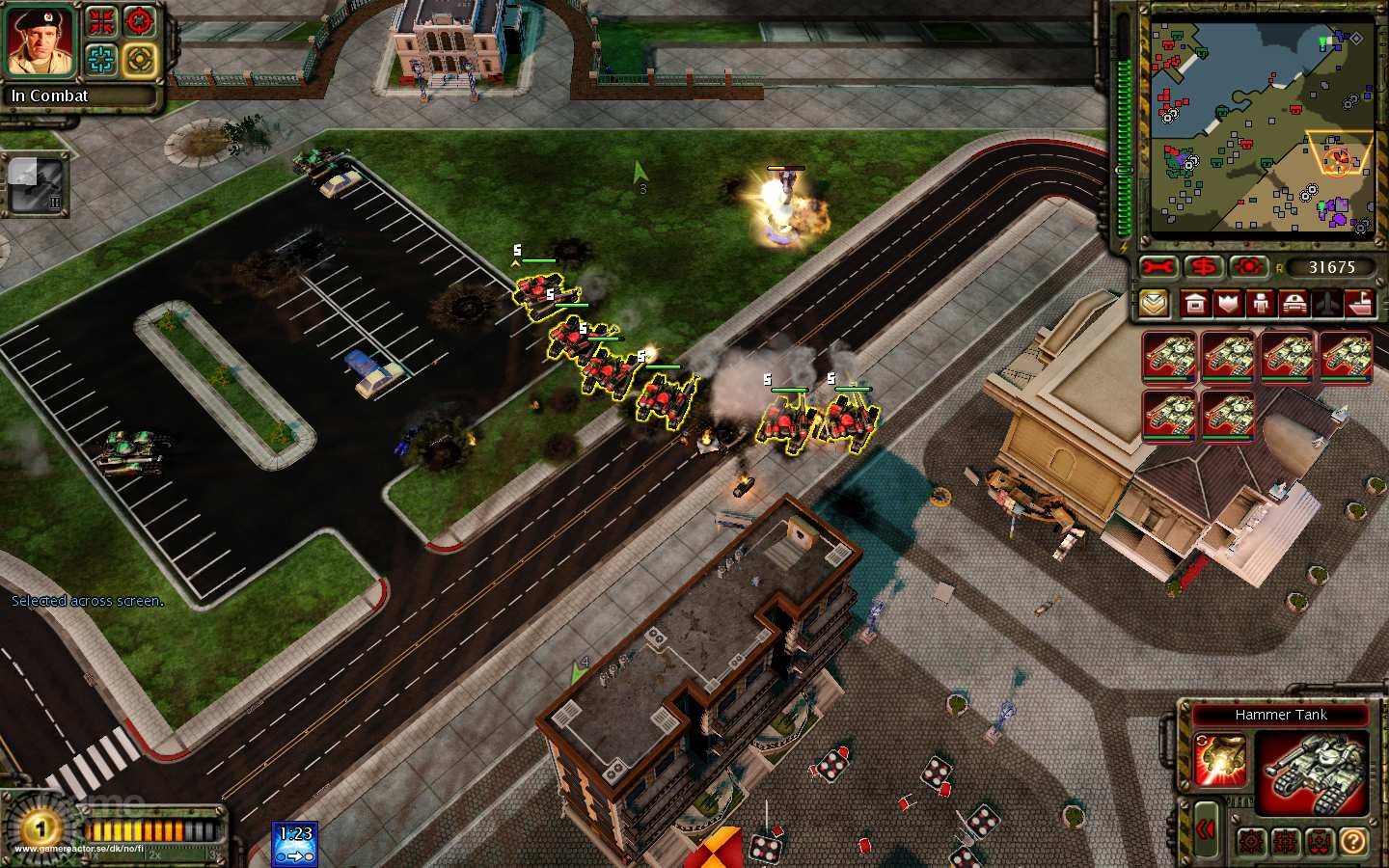
Task: Toggle the guard stance cyan icon
Action: 100,58
